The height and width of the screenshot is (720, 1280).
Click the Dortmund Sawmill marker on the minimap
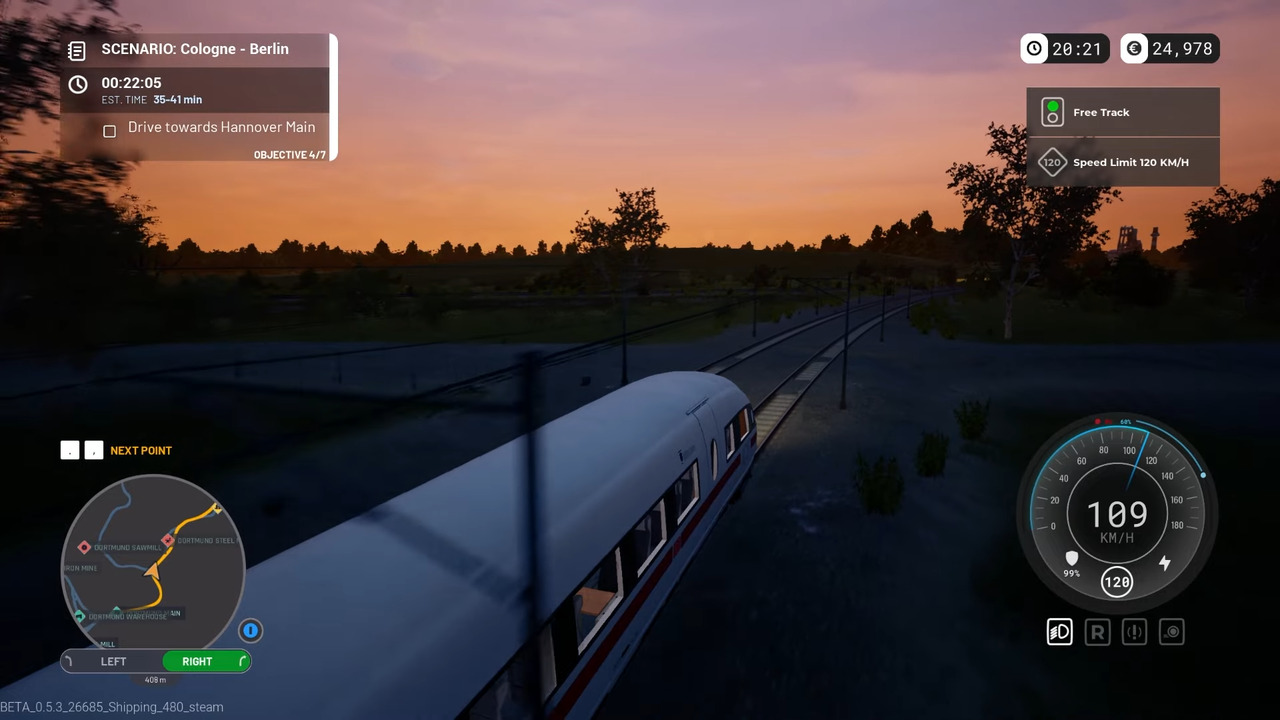pos(84,546)
